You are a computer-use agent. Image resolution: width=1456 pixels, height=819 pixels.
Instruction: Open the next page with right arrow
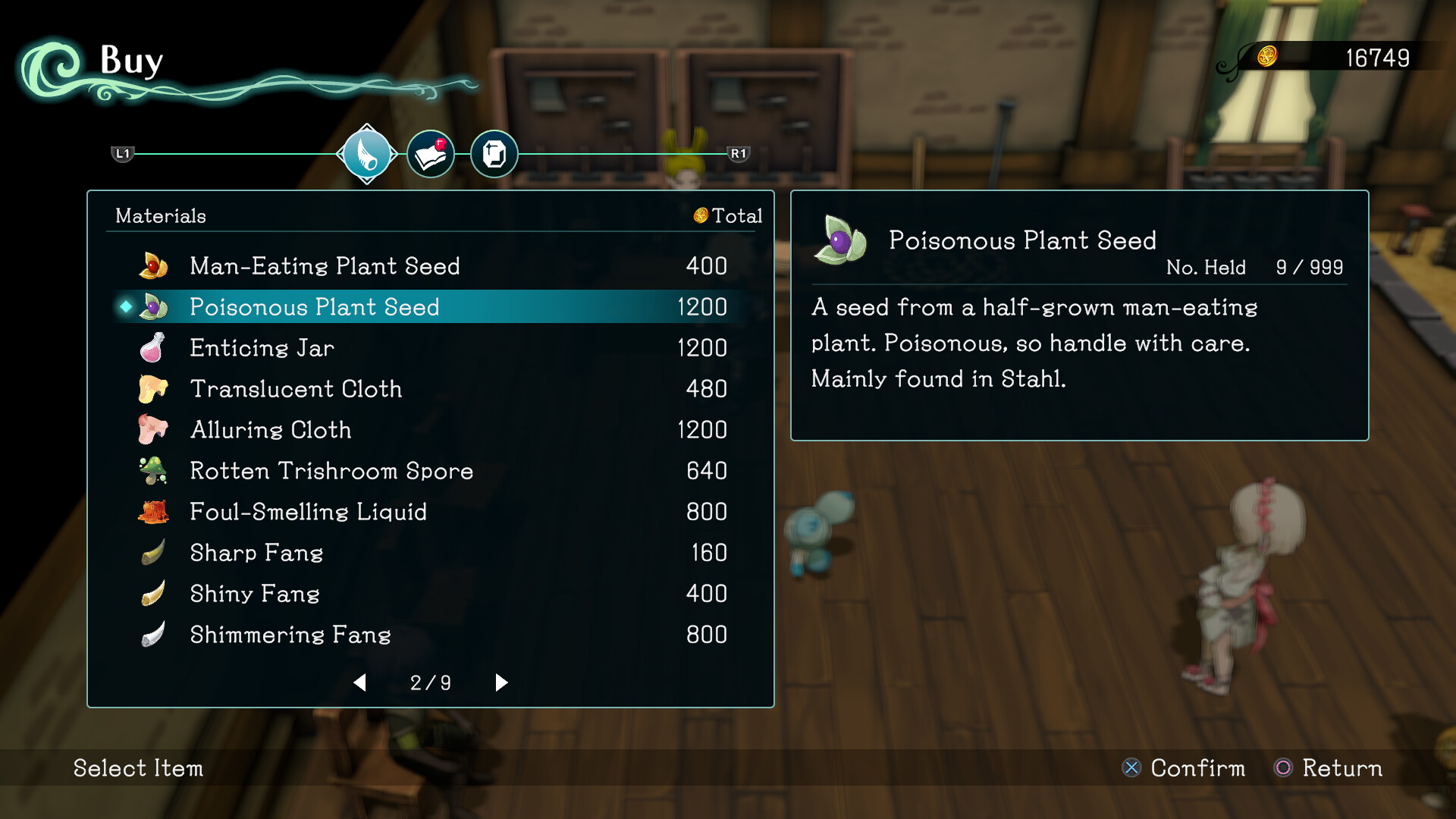tap(500, 682)
